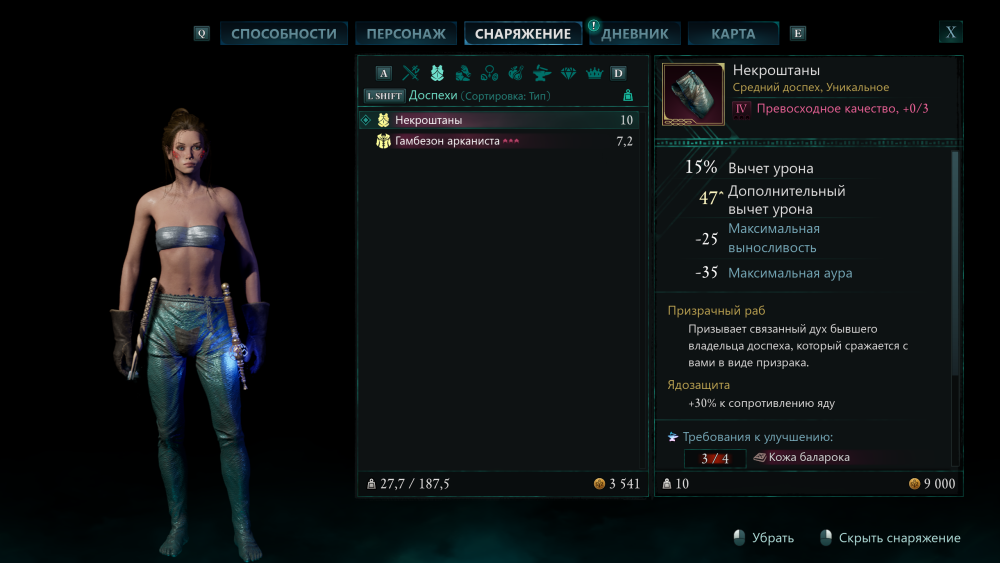Viewport: 1000px width, 563px height.
Task: Select the Гамбезон арканиста item row
Action: pyautogui.click(x=500, y=142)
